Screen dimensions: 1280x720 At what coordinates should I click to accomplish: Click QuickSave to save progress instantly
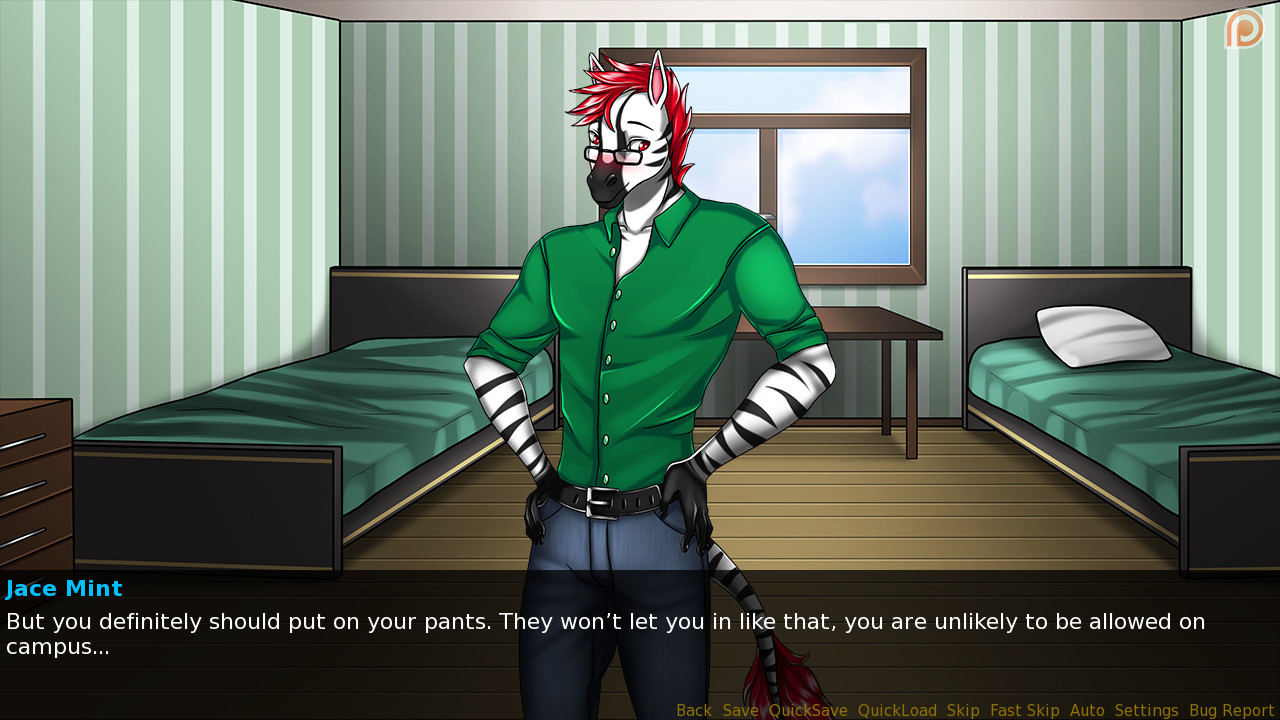tap(807, 710)
